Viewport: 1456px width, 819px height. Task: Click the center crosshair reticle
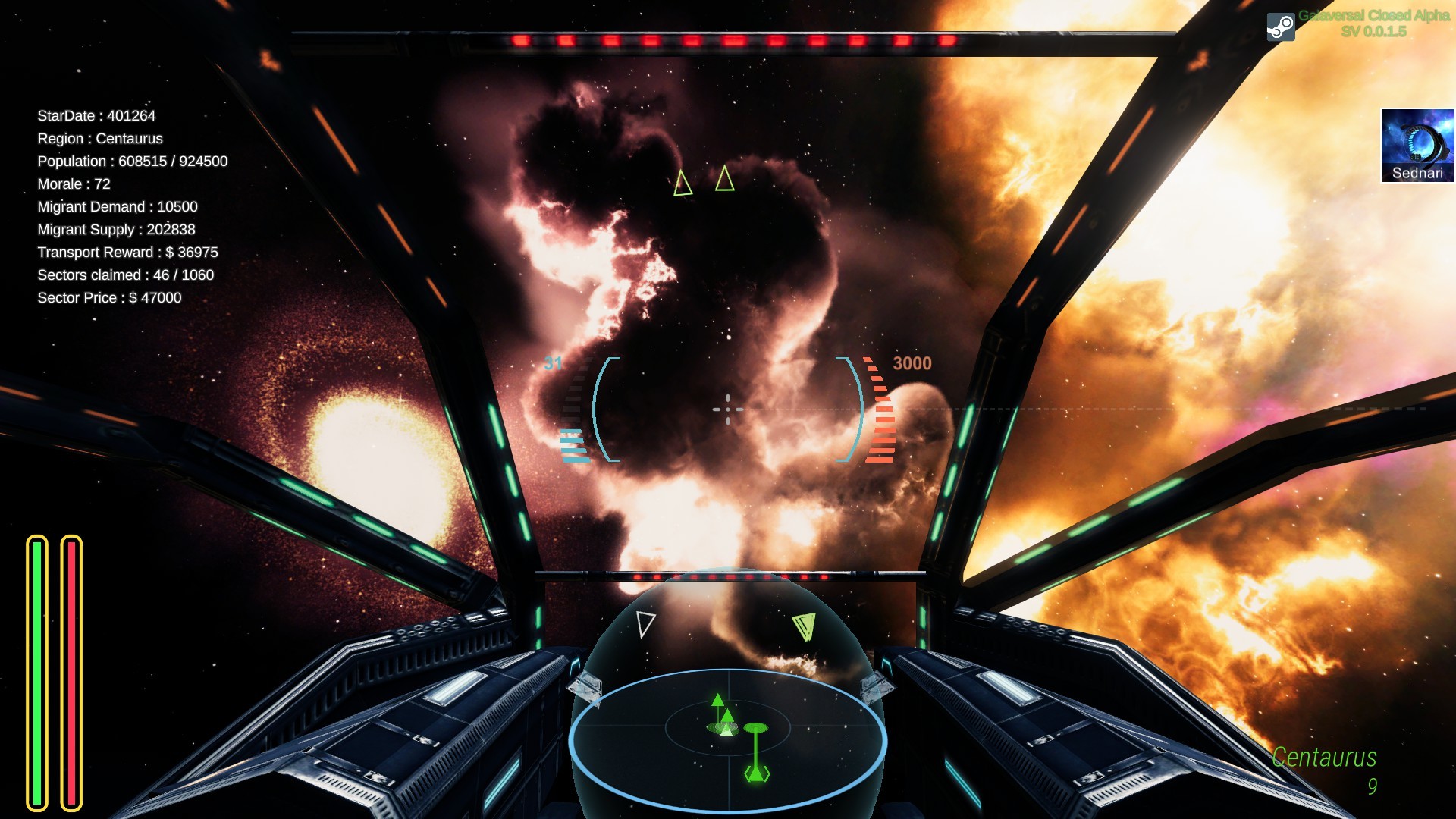[x=726, y=408]
